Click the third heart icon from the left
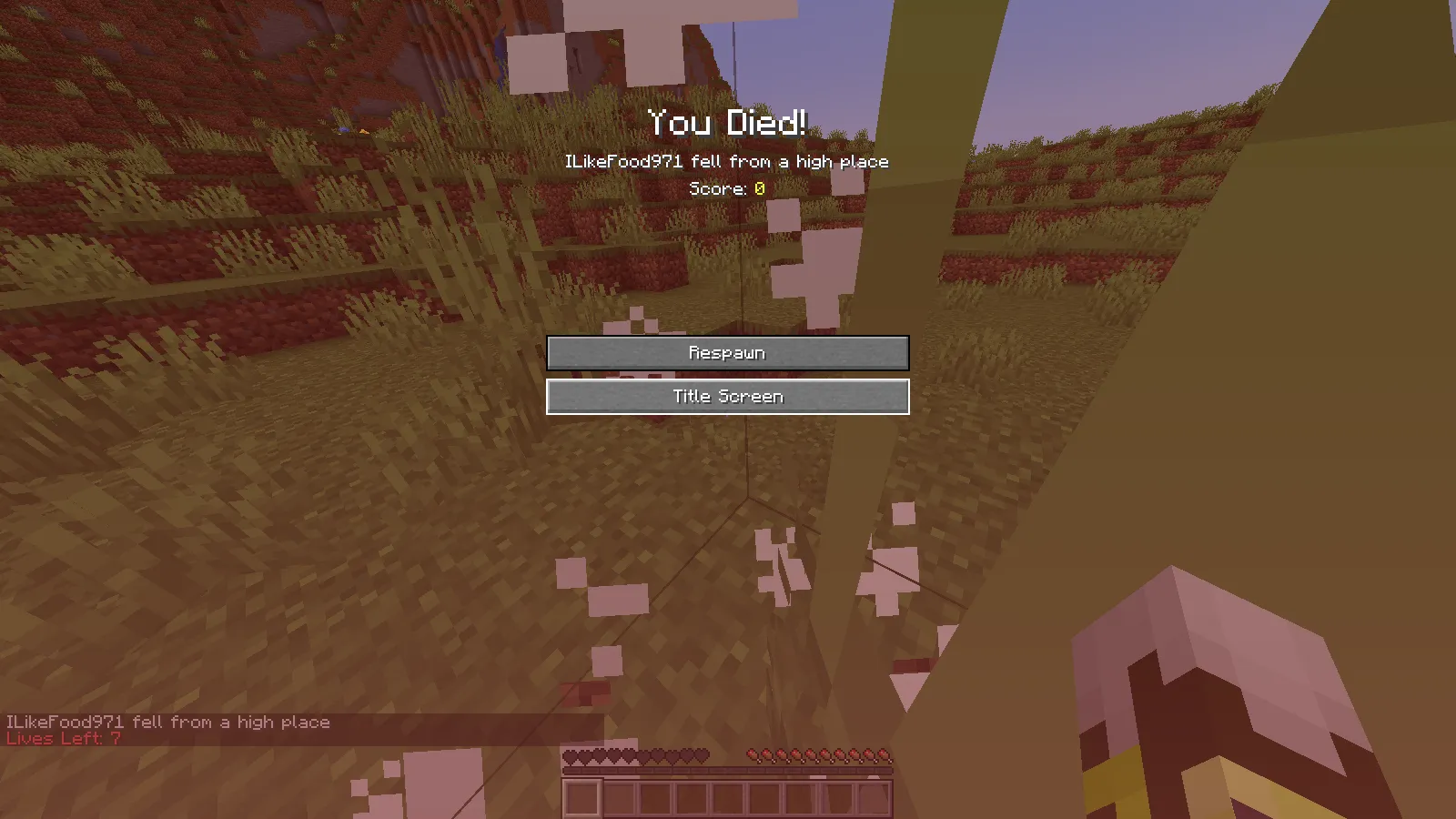This screenshot has width=1456, height=819. 600,755
